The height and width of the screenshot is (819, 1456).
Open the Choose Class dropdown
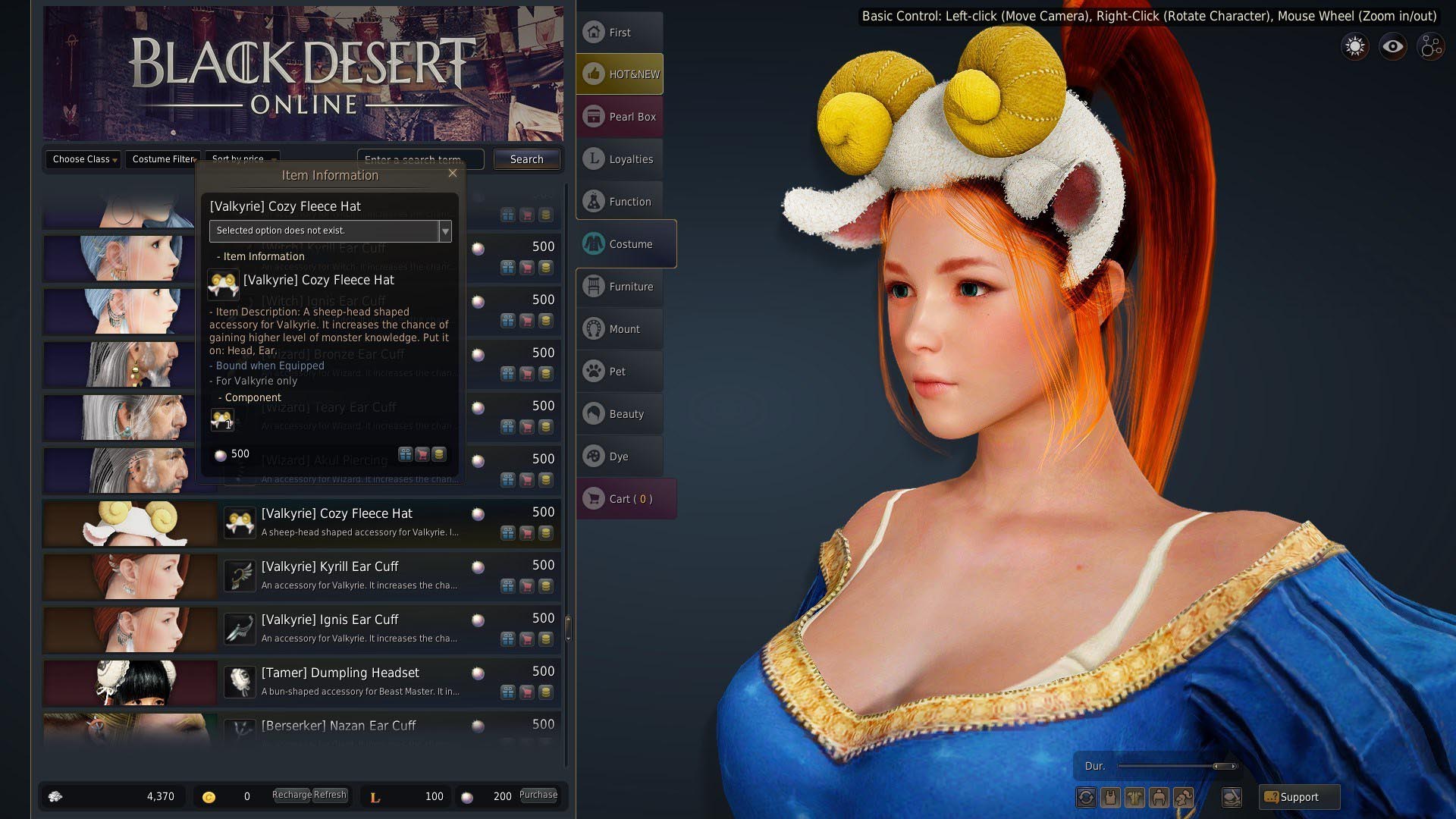[x=83, y=159]
